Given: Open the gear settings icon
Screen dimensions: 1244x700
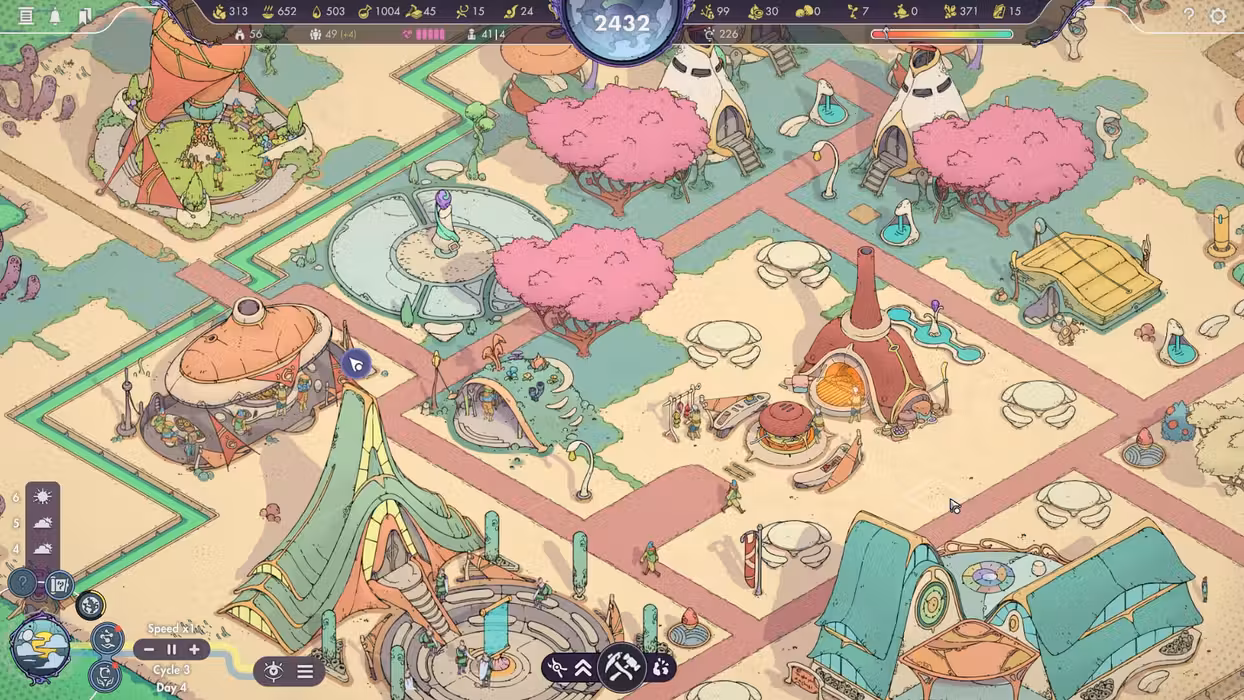Looking at the screenshot, I should 1218,15.
